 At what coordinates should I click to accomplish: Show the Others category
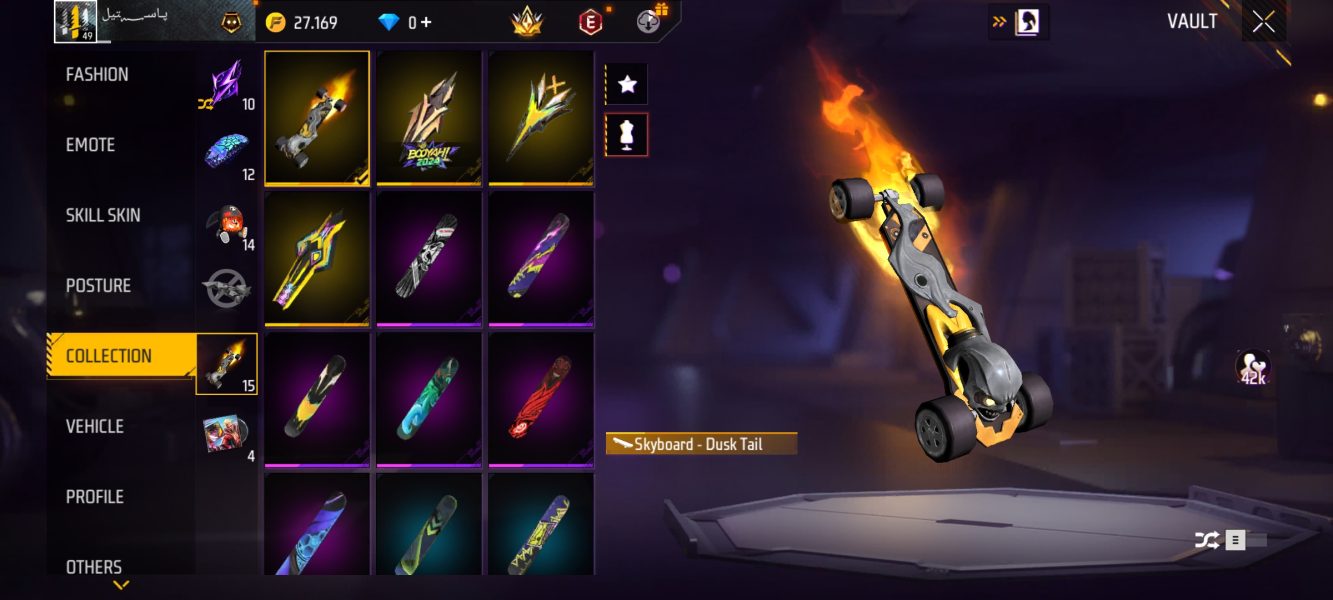click(94, 566)
